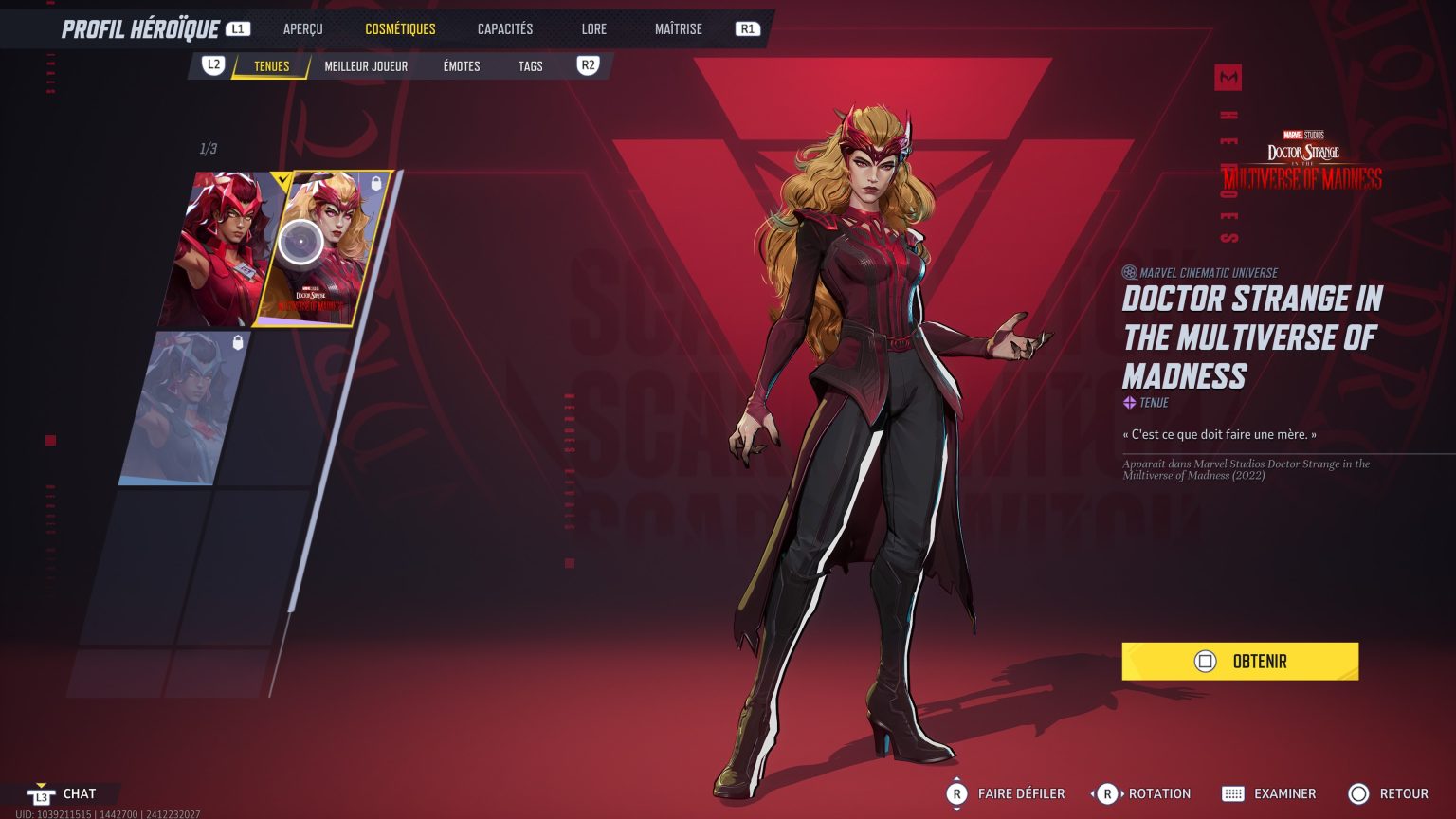The height and width of the screenshot is (819, 1456).
Task: Click the L3 chat icon bottom left
Action: pyautogui.click(x=40, y=794)
